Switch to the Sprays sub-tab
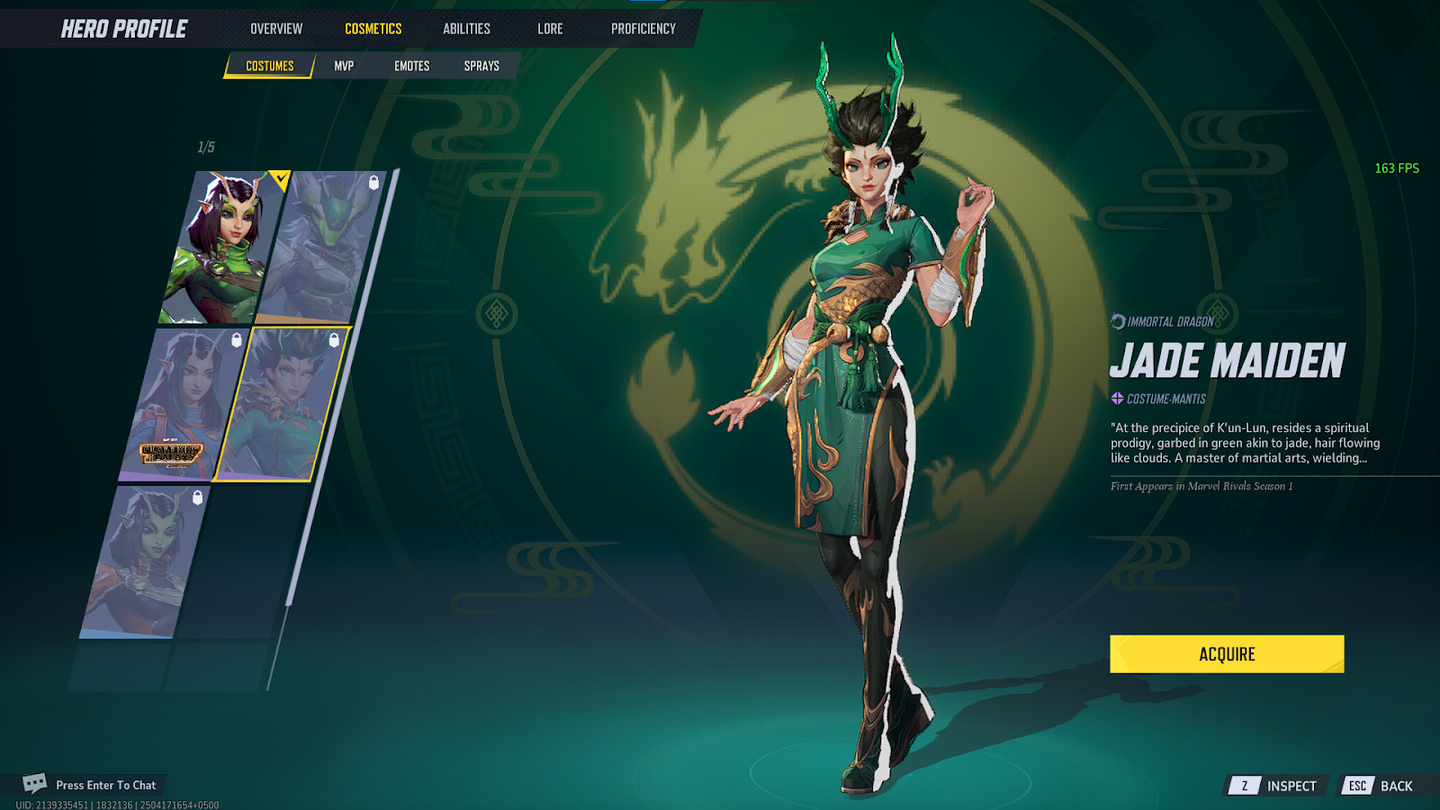Screen dimensions: 1440x810 tap(481, 66)
